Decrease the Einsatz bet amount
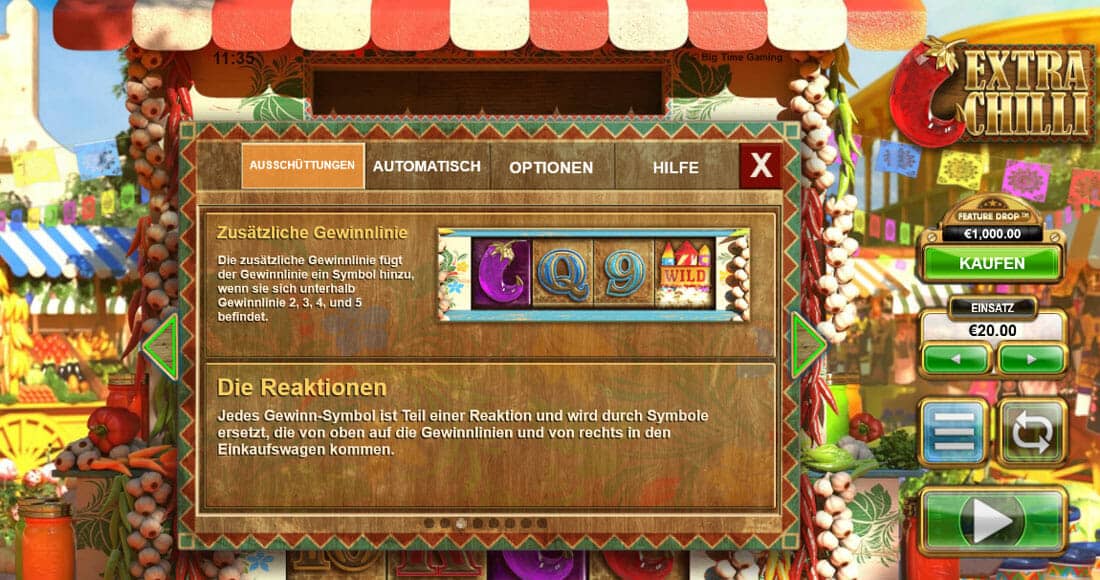The height and width of the screenshot is (580, 1100). tap(955, 359)
